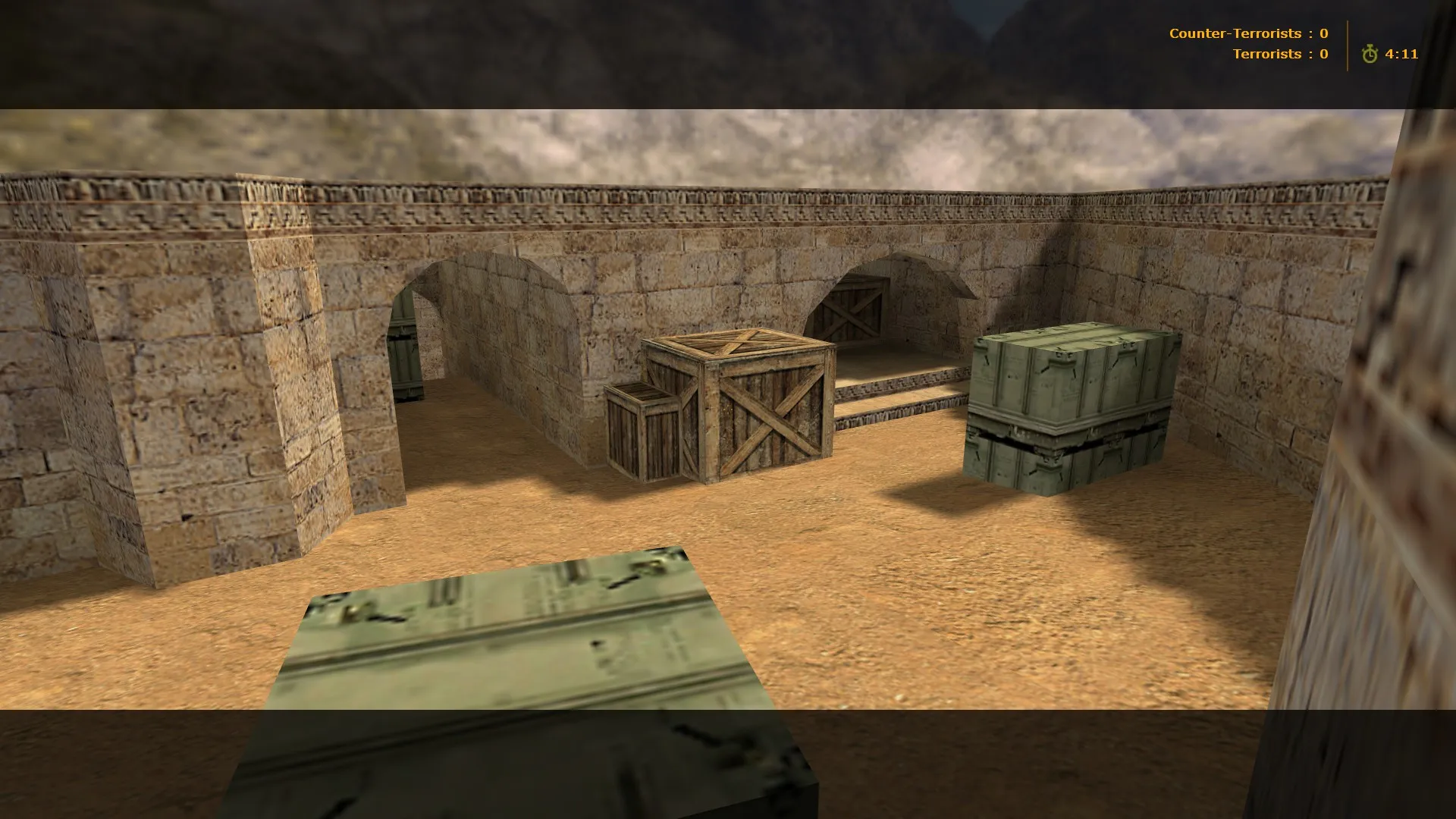Click the Counter-Terrorists score value 0
This screenshot has width=1456, height=819.
coord(1323,33)
